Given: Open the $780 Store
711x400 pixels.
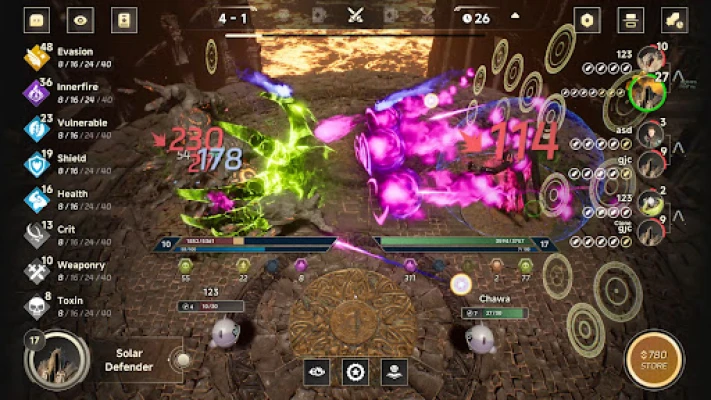Looking at the screenshot, I should (655, 360).
